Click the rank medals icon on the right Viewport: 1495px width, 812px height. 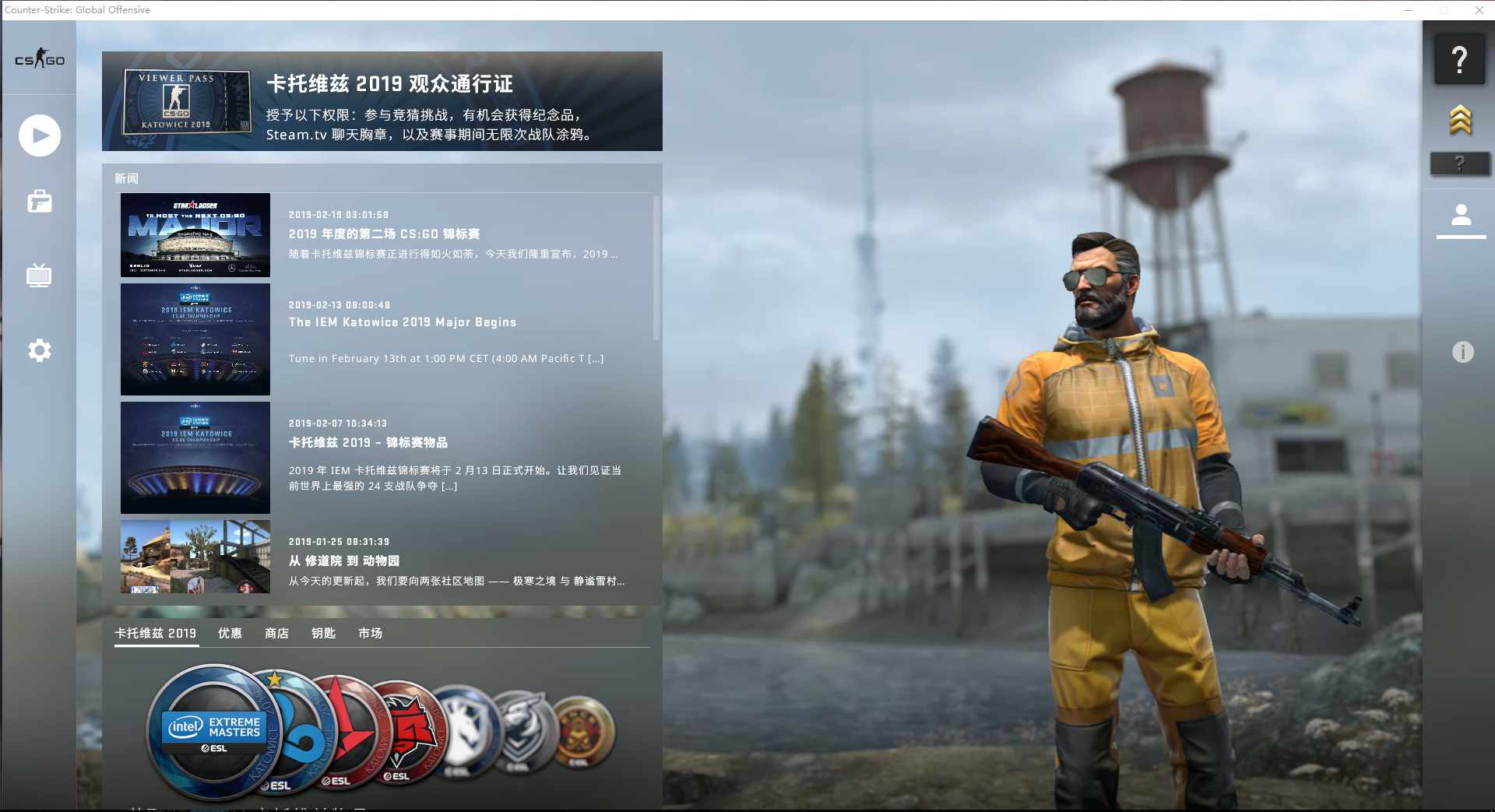pos(1461,121)
